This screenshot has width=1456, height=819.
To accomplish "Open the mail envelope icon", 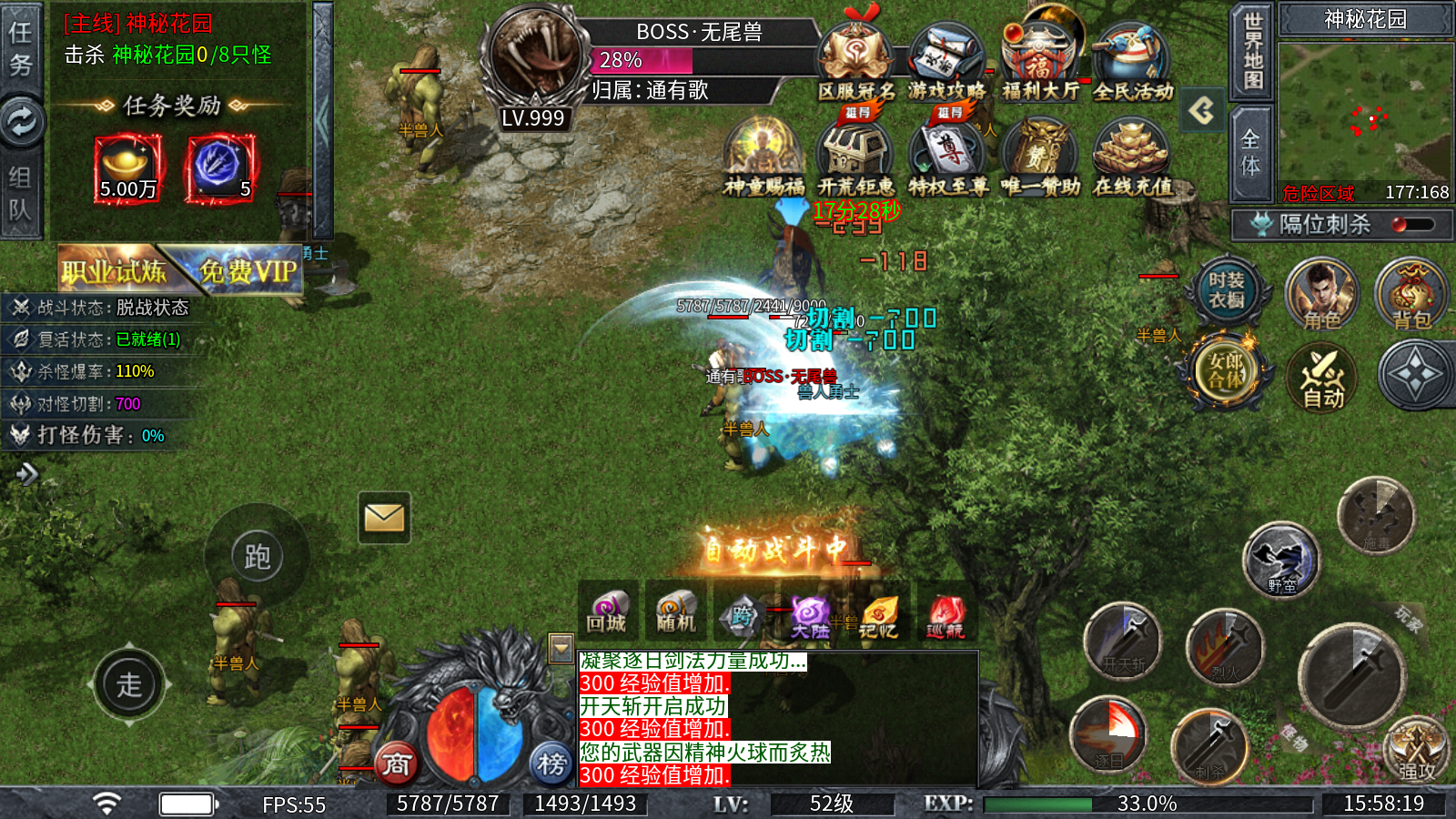I will 384,518.
